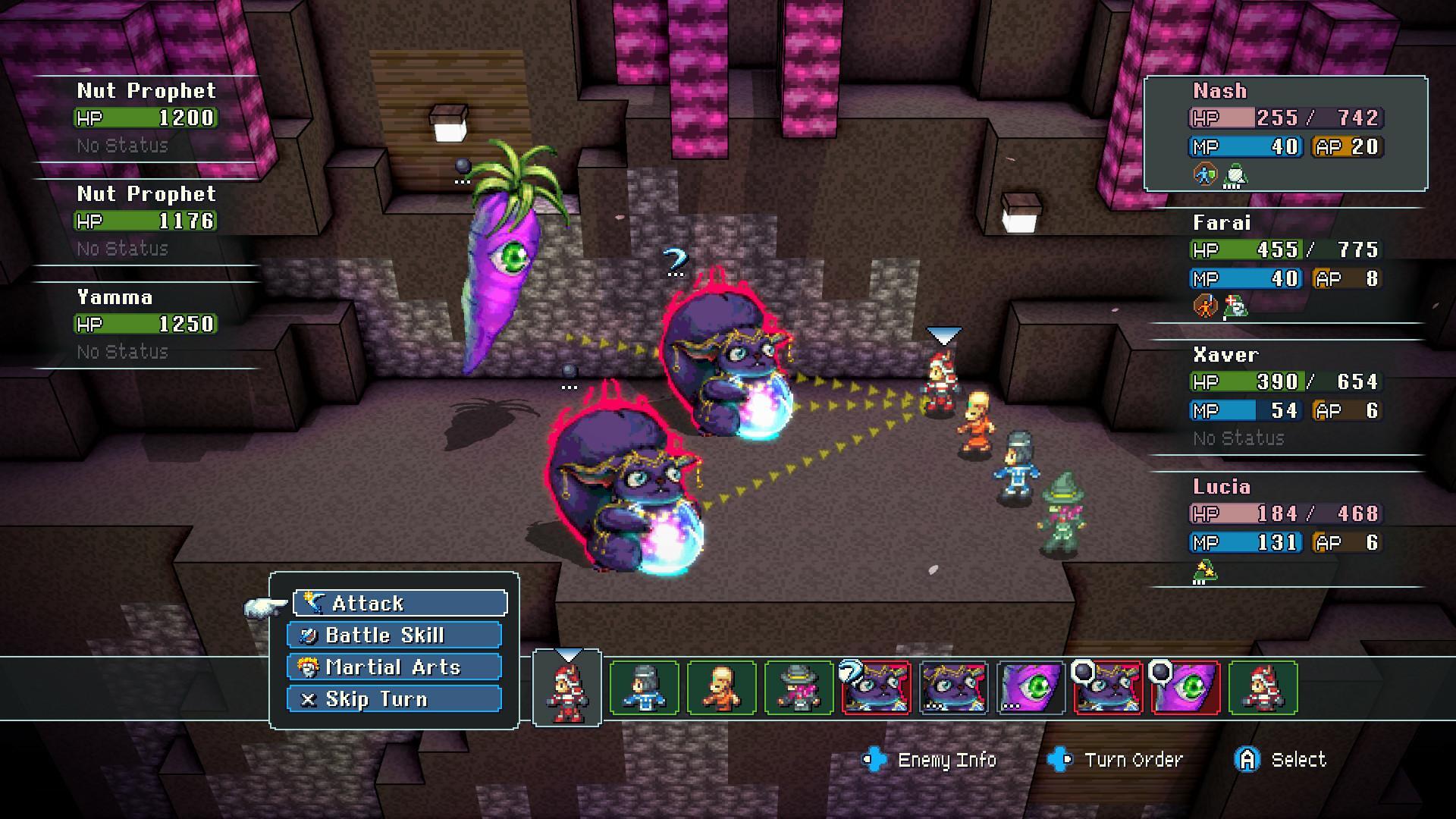The image size is (1456, 819).
Task: Click the fist icon beside Martial Arts
Action: 308,667
